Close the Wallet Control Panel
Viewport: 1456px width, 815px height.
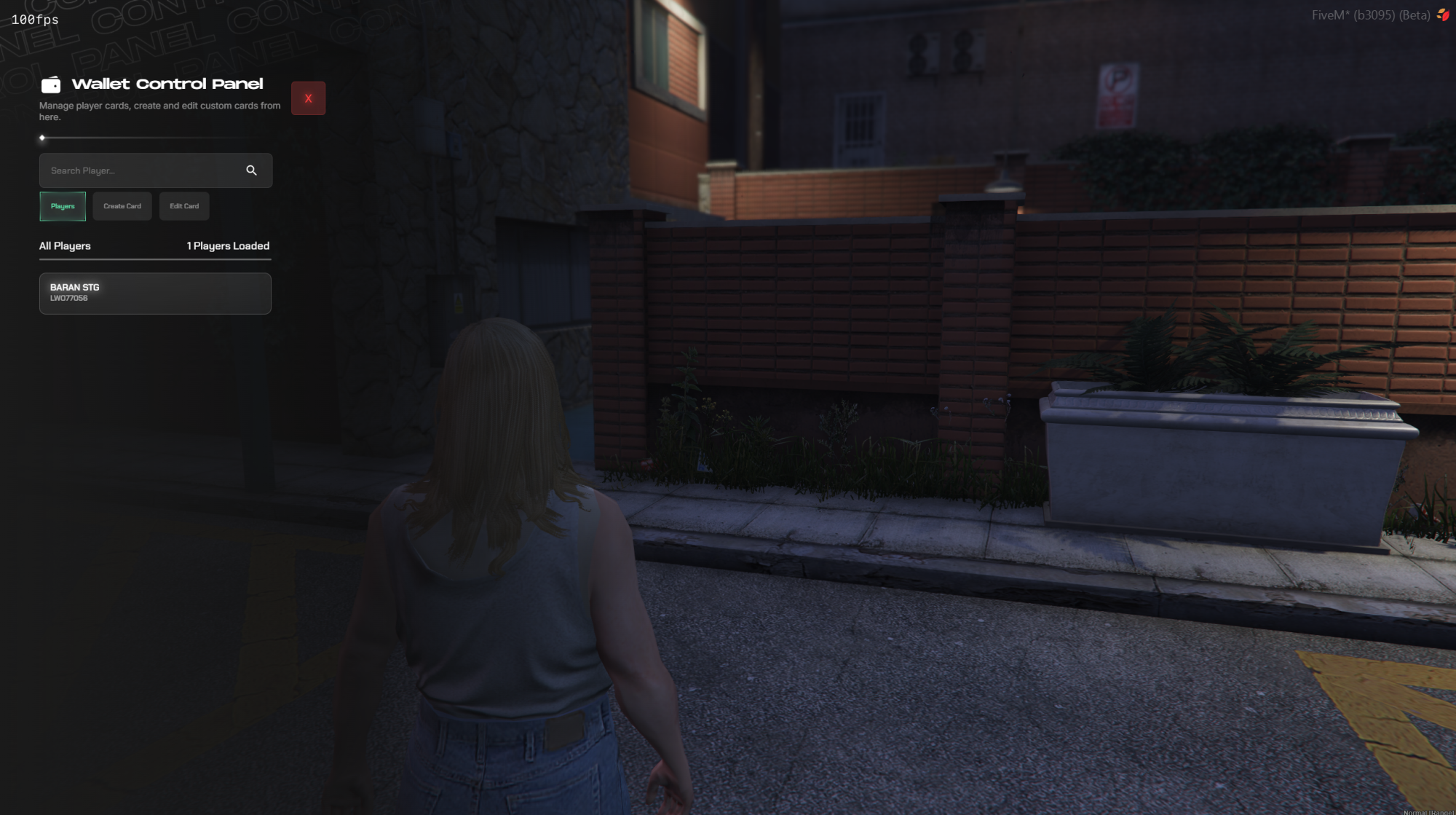[308, 98]
